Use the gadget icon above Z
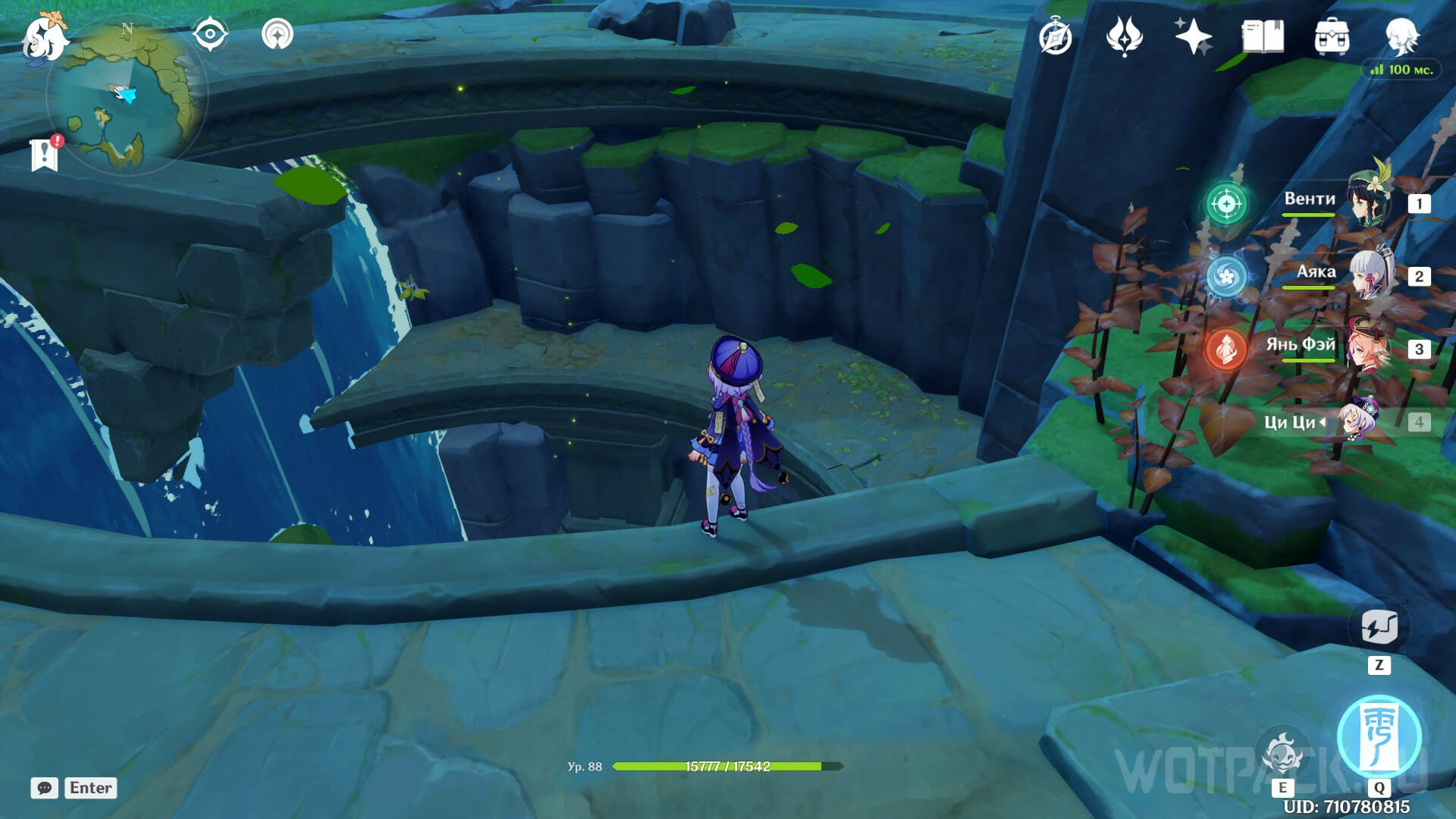This screenshot has width=1456, height=819. pos(1379,626)
